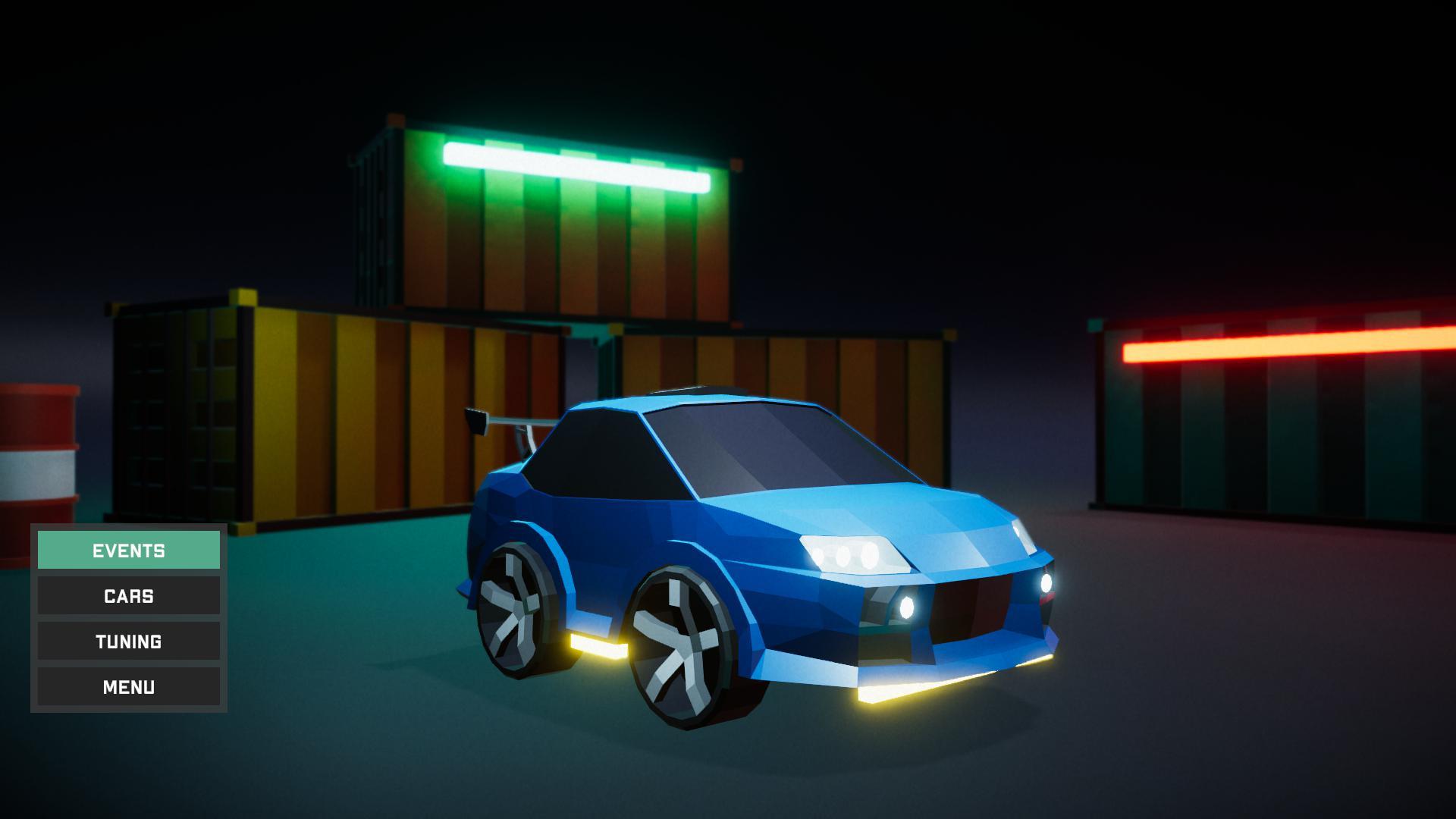The height and width of the screenshot is (819, 1456).
Task: Select the CARS menu option
Action: tap(128, 596)
